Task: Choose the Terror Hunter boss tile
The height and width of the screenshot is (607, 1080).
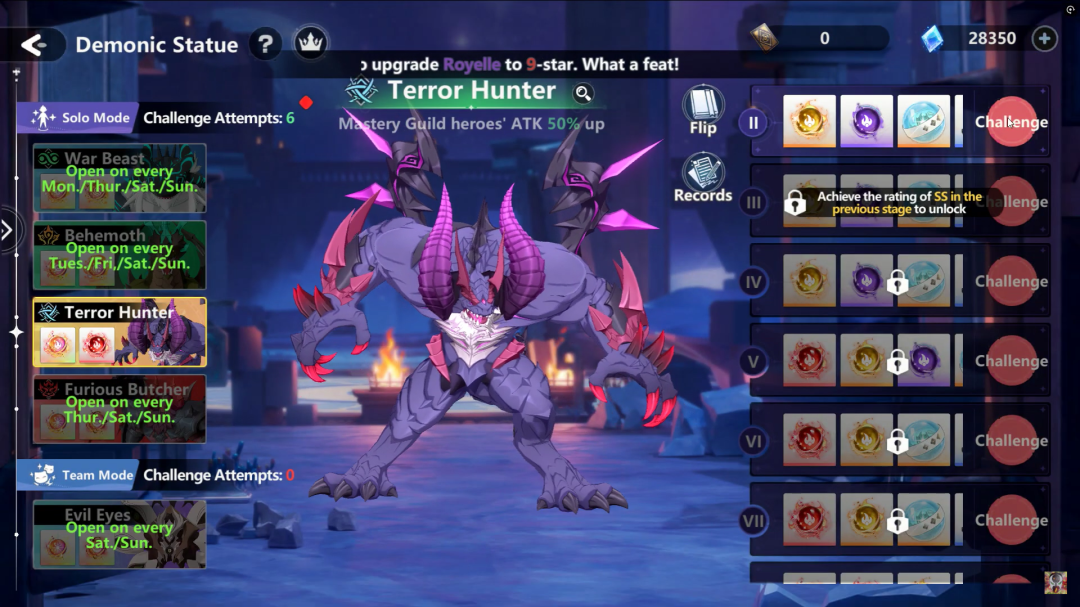Action: coord(119,331)
